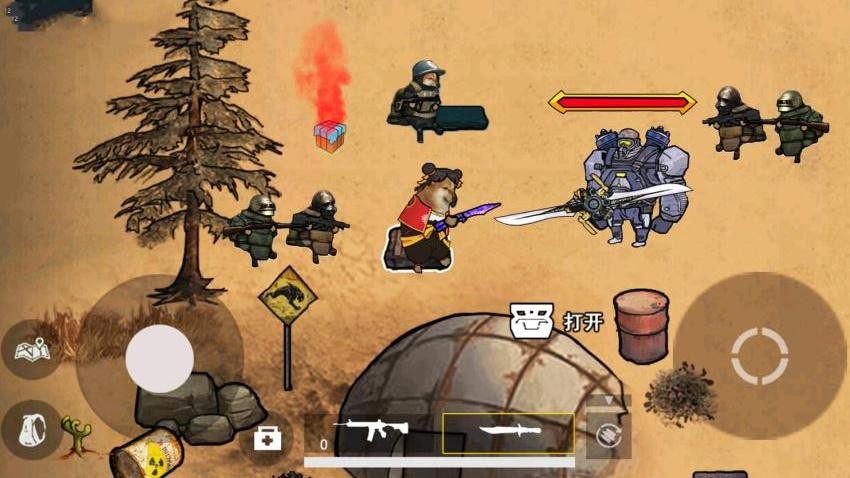Image resolution: width=850 pixels, height=478 pixels.
Task: Tap the weapon swap arrows button
Action: [609, 436]
